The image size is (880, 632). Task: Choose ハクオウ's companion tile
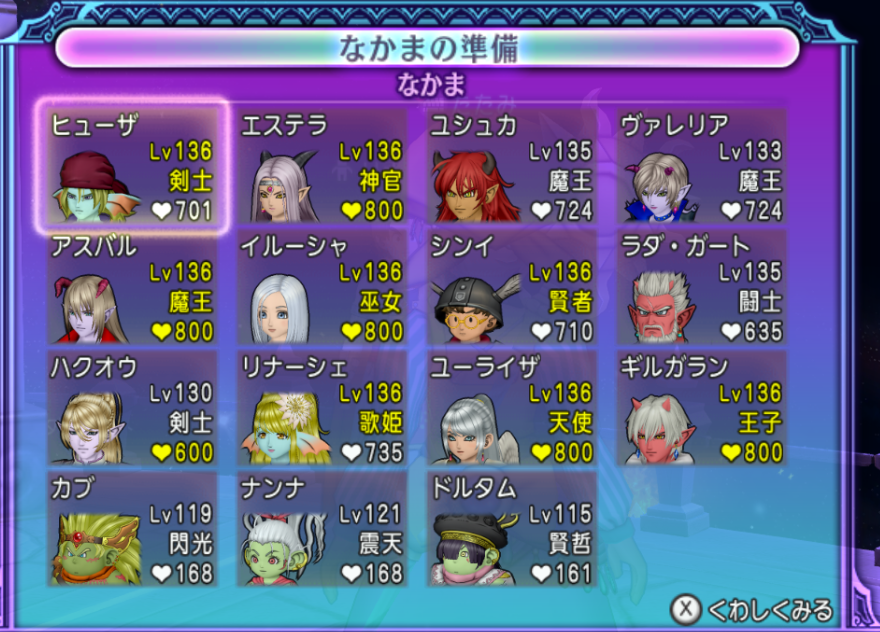(132, 408)
